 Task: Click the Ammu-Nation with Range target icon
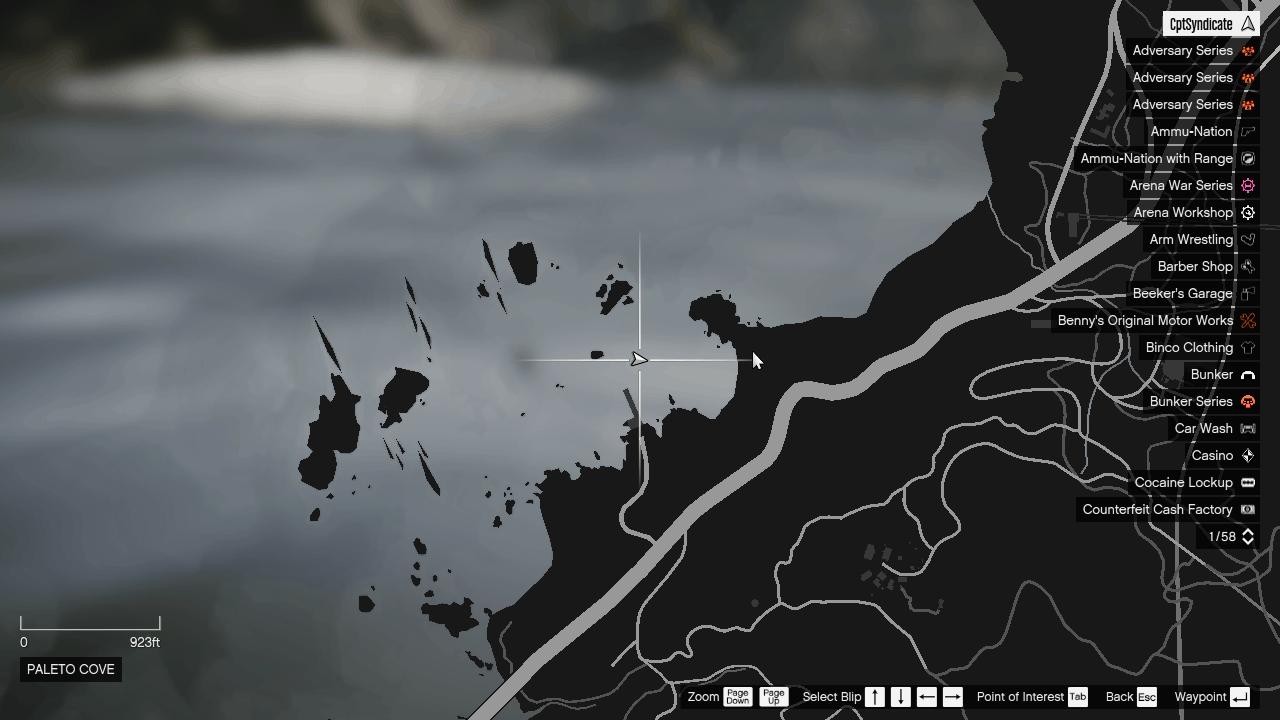(x=1247, y=158)
